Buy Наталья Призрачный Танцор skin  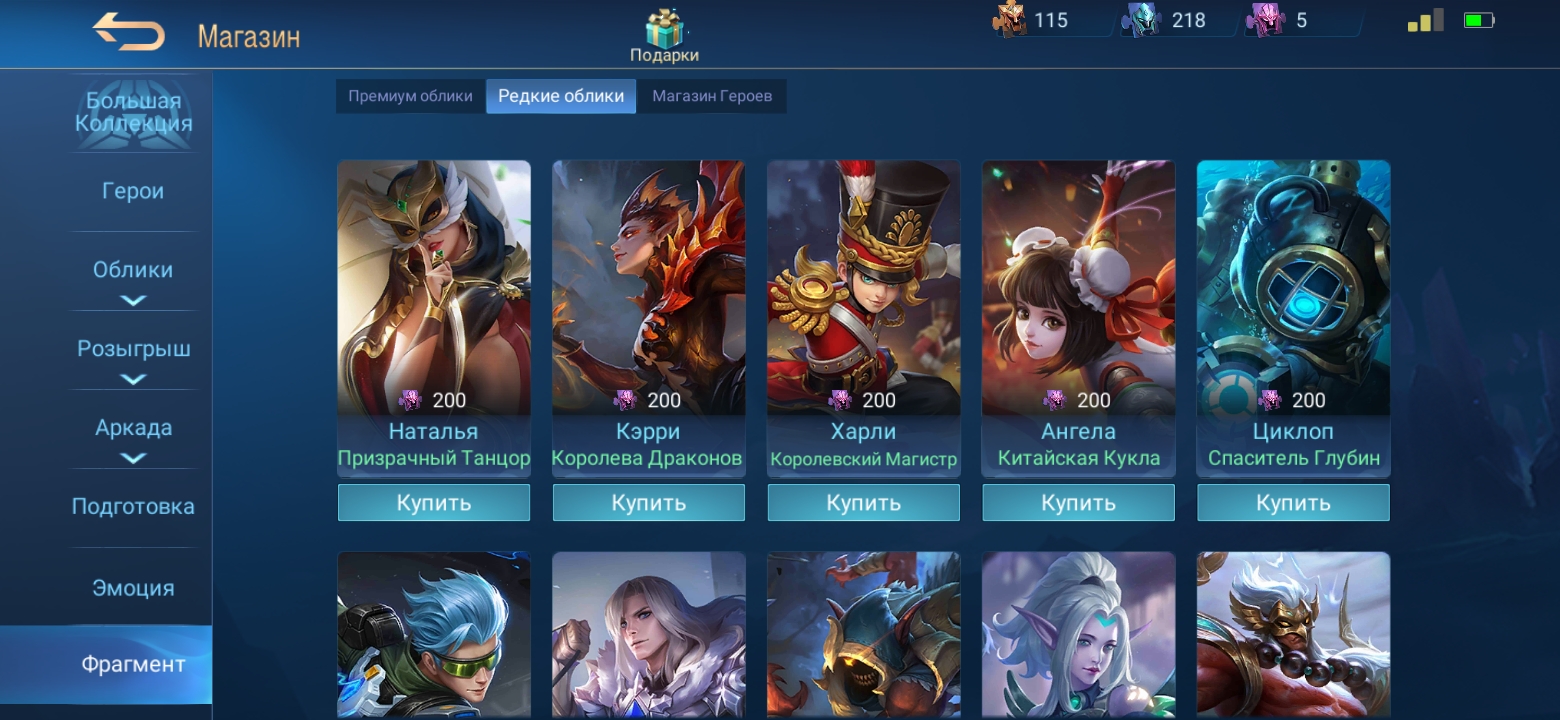[434, 503]
